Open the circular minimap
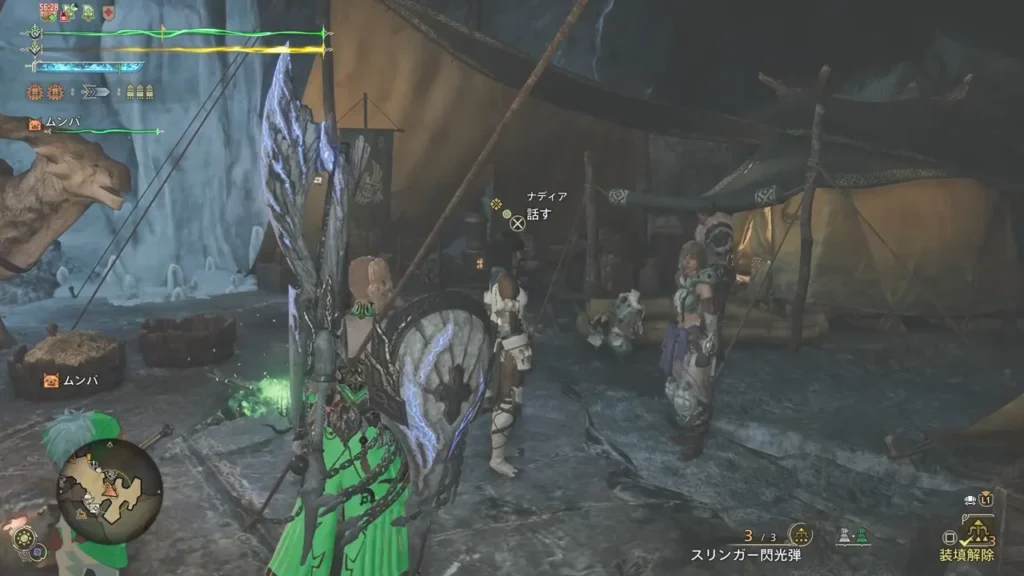This screenshot has width=1024, height=576. [x=109, y=490]
